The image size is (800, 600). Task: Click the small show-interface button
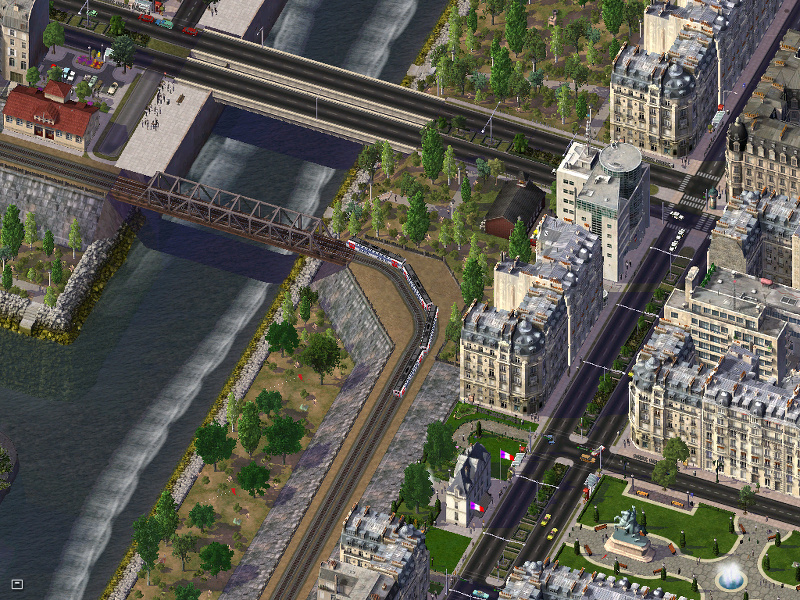tap(16, 582)
